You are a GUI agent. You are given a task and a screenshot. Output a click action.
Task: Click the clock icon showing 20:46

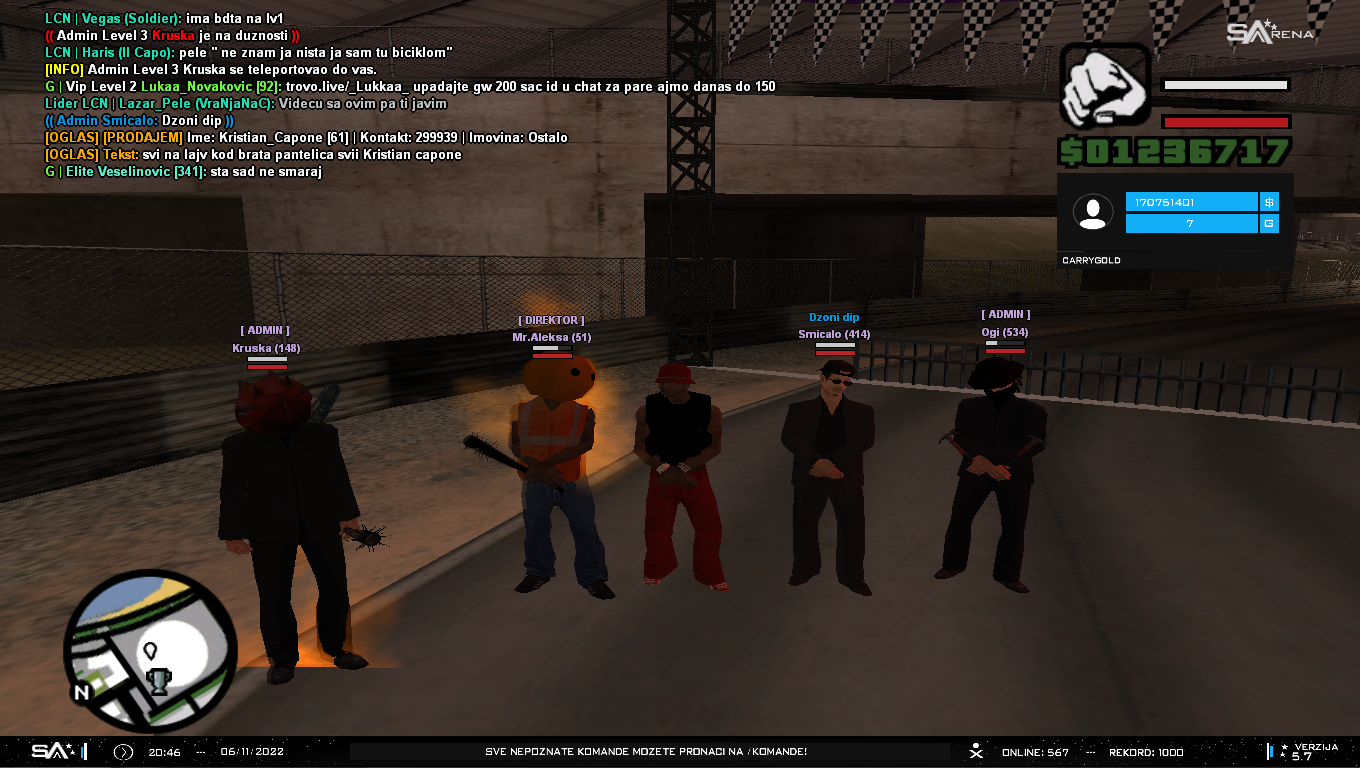click(x=164, y=752)
